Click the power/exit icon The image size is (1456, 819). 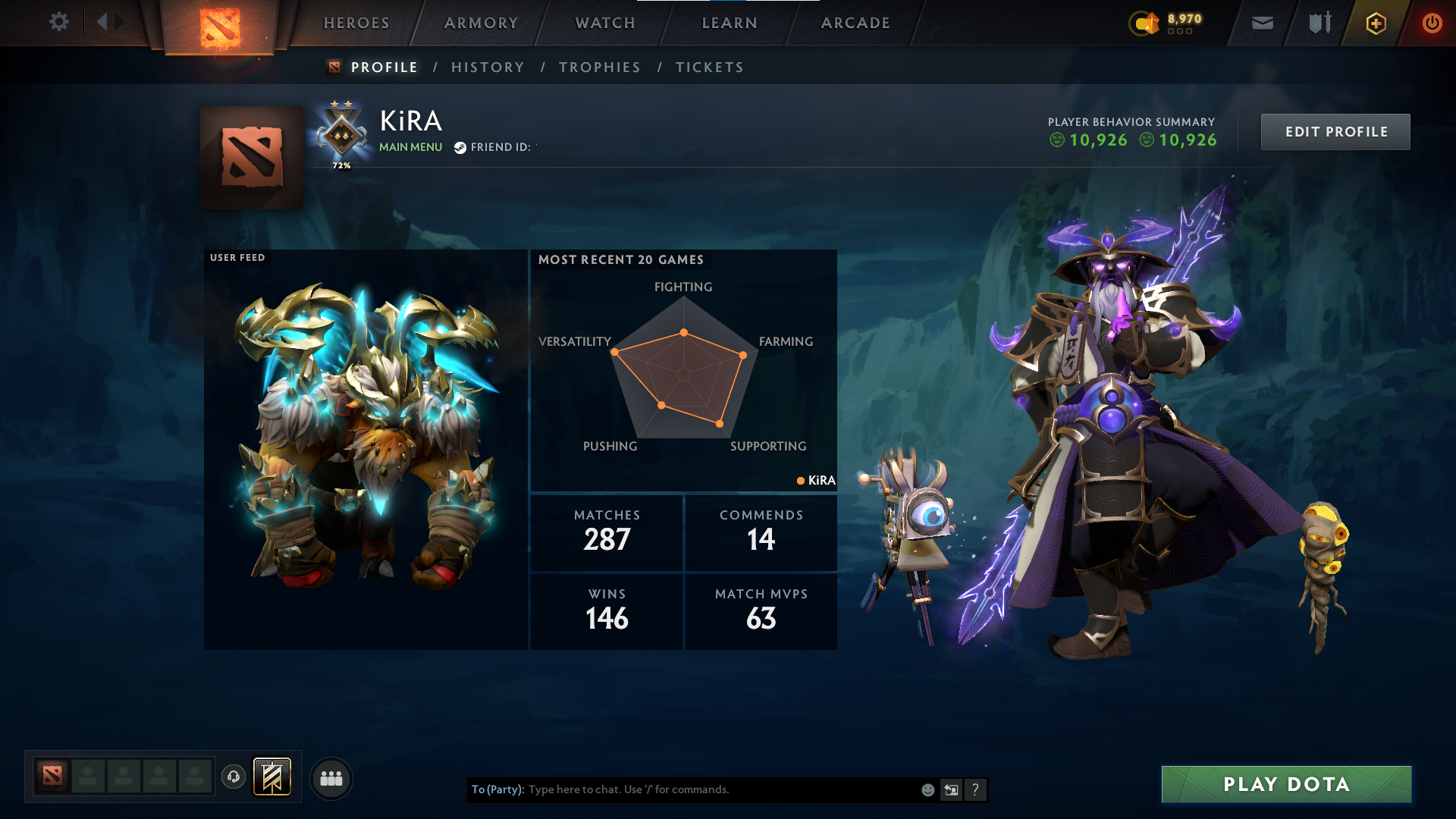(x=1432, y=24)
